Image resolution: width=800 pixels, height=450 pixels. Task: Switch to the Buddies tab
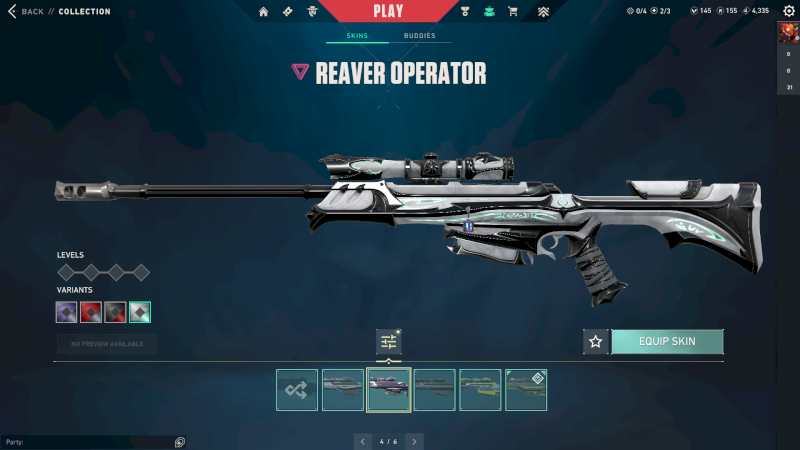pos(420,35)
